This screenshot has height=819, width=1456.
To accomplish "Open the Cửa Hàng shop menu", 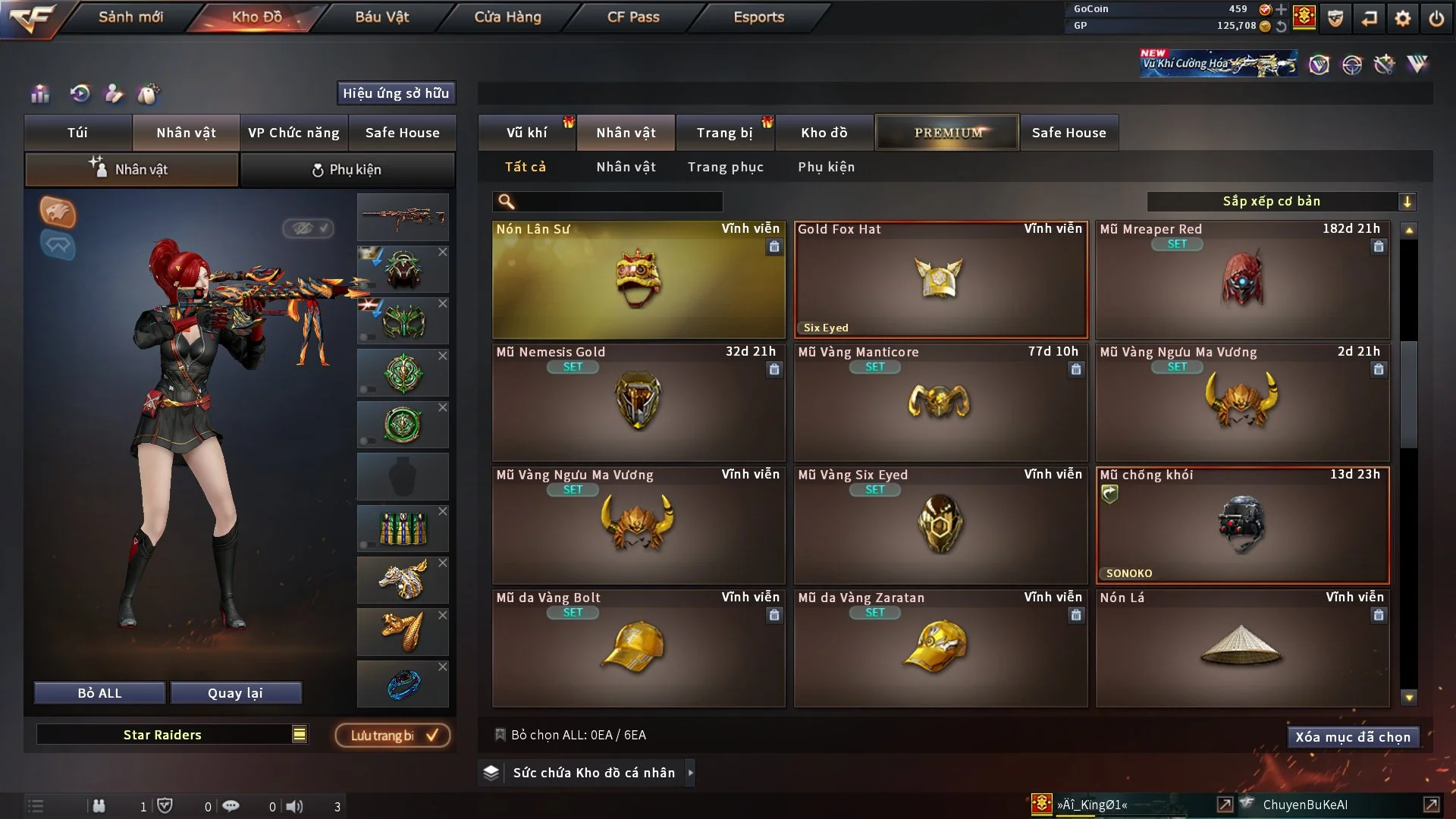I will [x=507, y=17].
